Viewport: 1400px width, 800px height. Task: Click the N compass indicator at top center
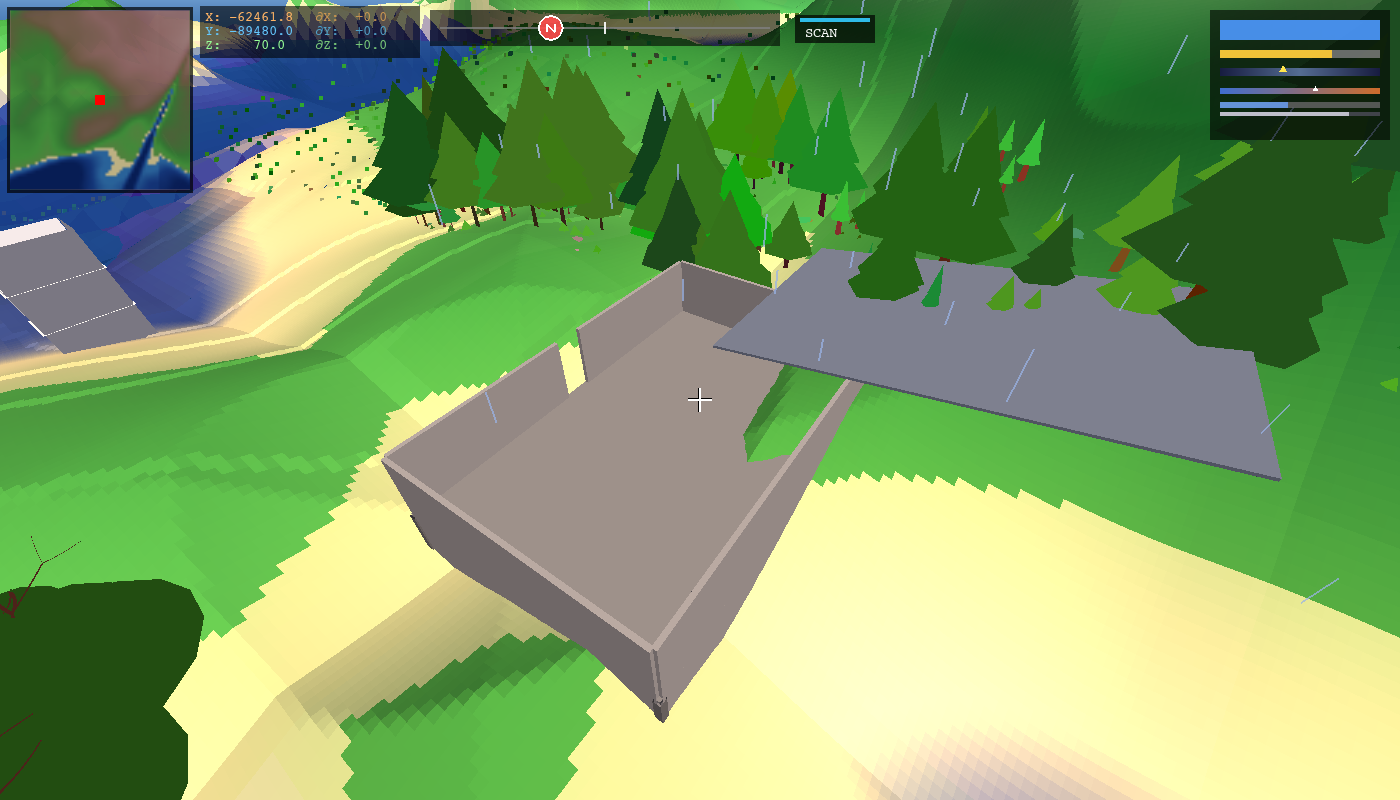551,27
